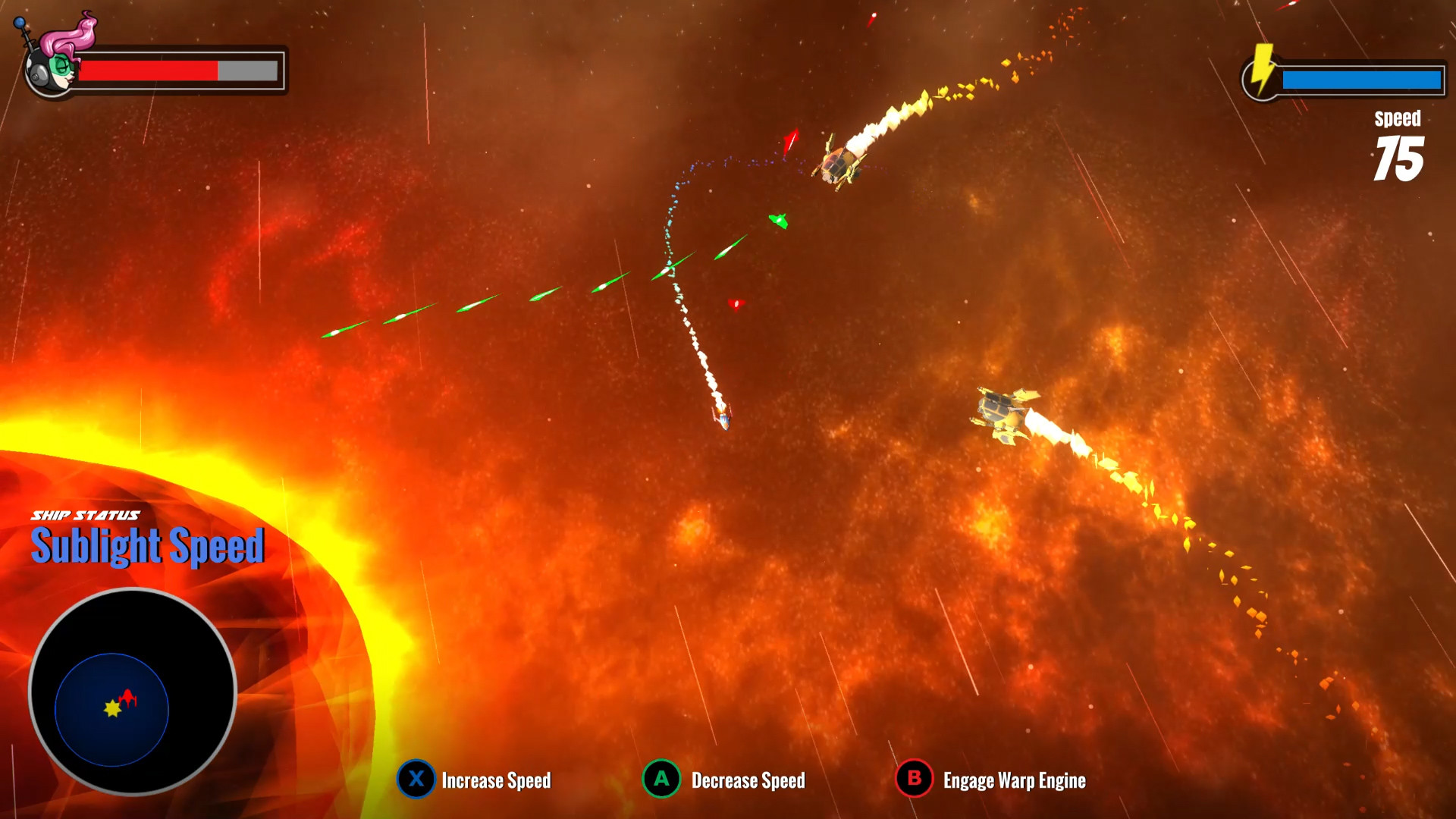The width and height of the screenshot is (1456, 819).
Task: Click the green projectile above the player ship
Action: pyautogui.click(x=778, y=221)
